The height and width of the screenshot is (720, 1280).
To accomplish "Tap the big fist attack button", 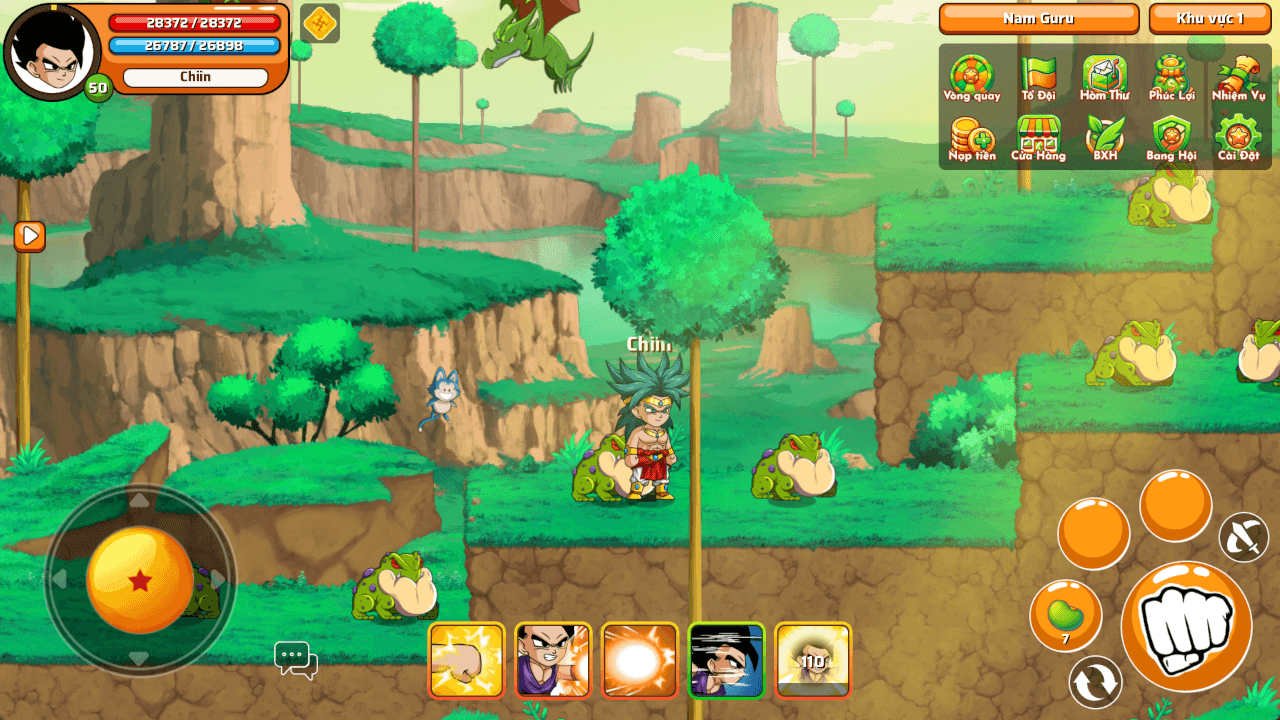I will coord(1186,627).
